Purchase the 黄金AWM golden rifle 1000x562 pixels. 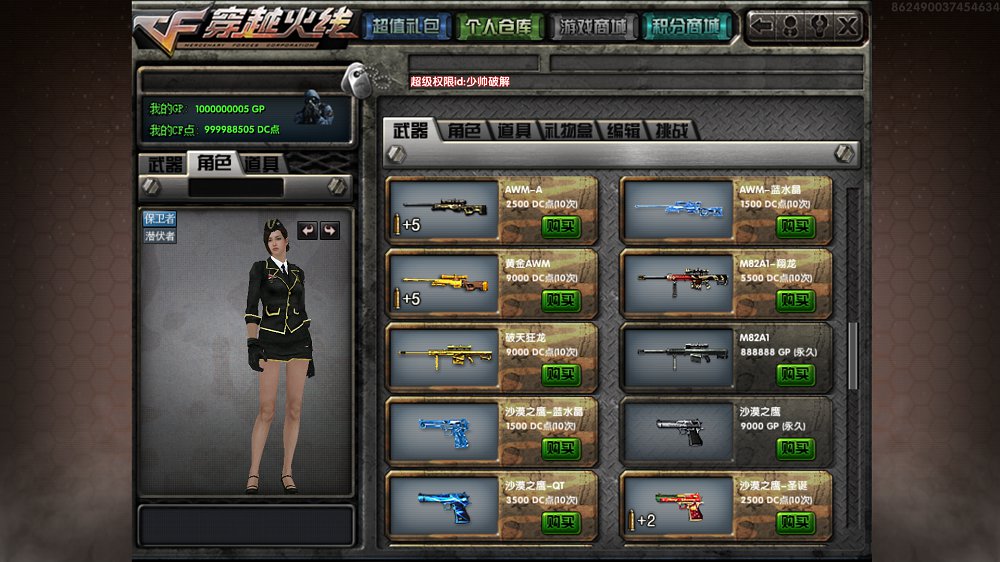pyautogui.click(x=561, y=300)
